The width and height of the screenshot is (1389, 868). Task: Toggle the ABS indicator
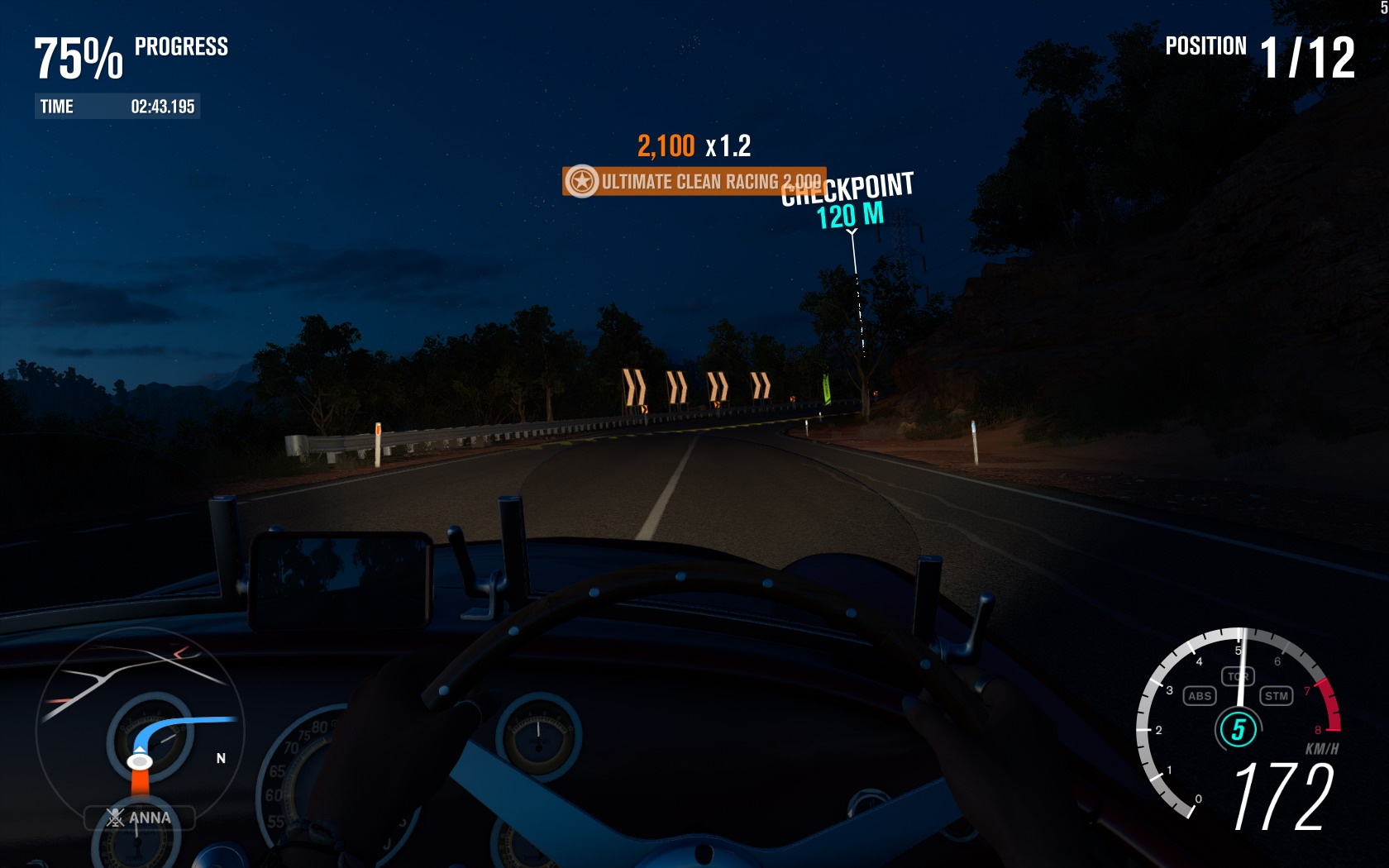pos(1199,696)
